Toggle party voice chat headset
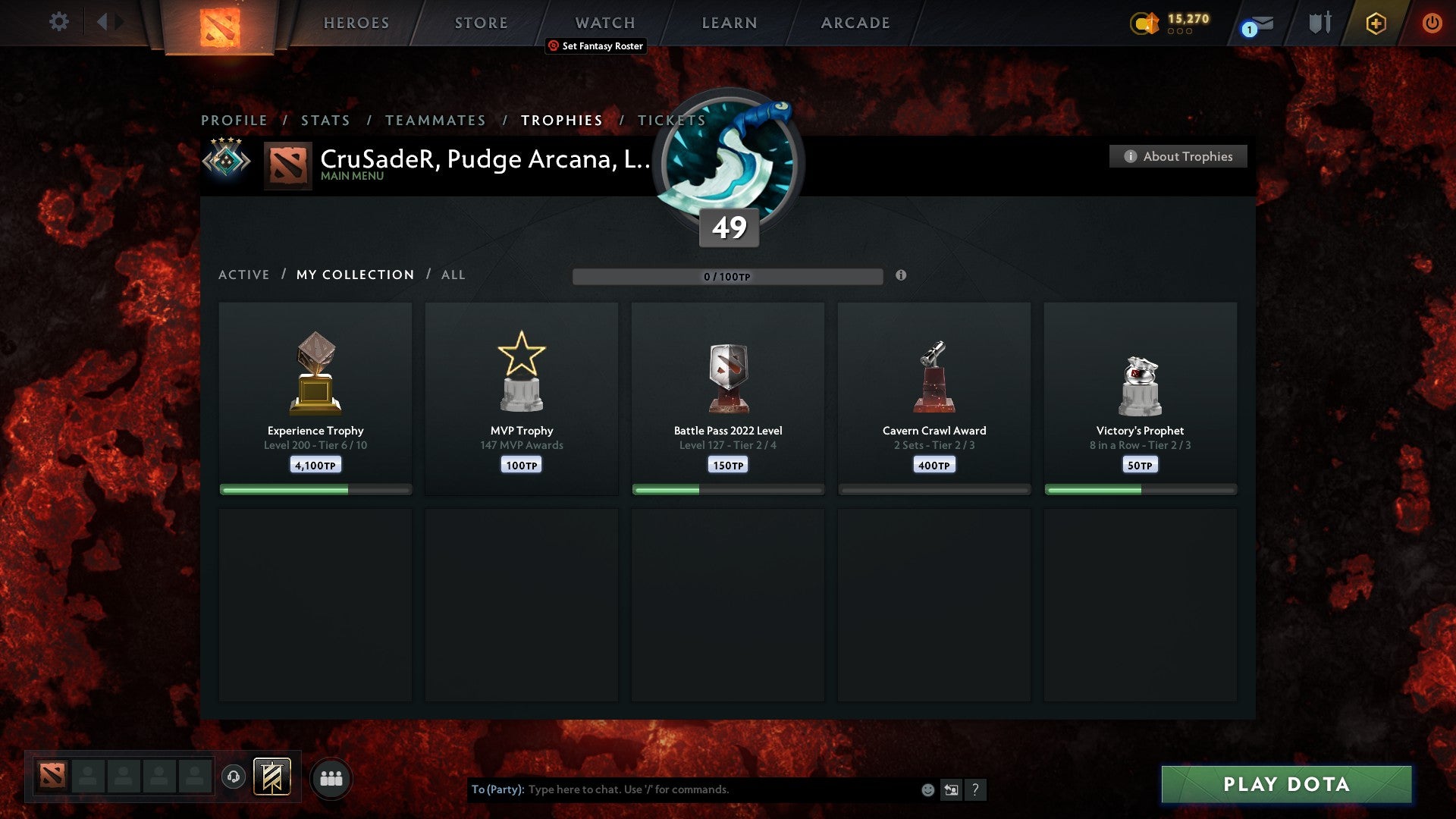Viewport: 1456px width, 819px height. pos(232,777)
